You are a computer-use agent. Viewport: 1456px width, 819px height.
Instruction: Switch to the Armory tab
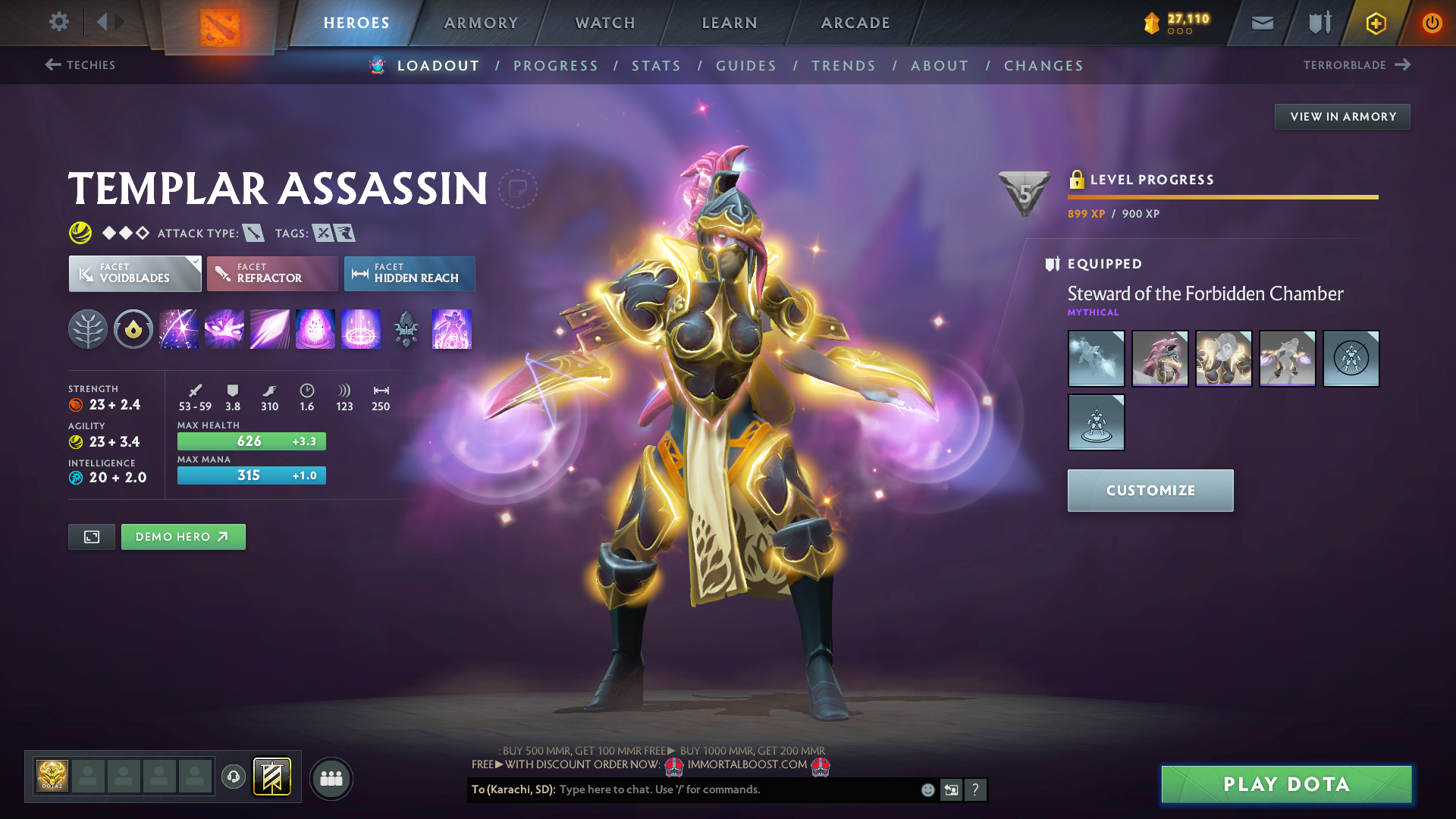[481, 23]
